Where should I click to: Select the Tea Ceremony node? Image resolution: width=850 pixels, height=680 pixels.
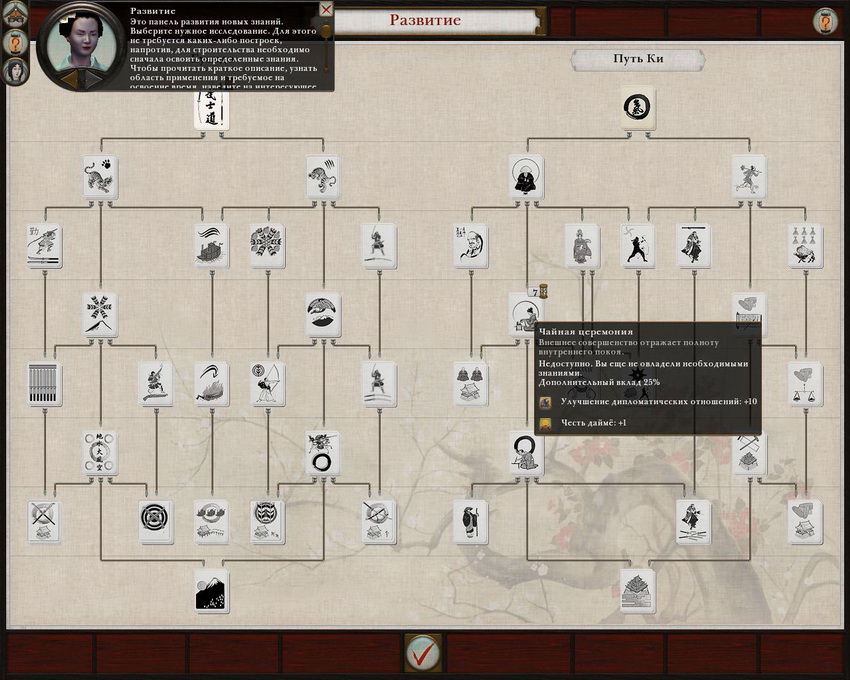[524, 310]
